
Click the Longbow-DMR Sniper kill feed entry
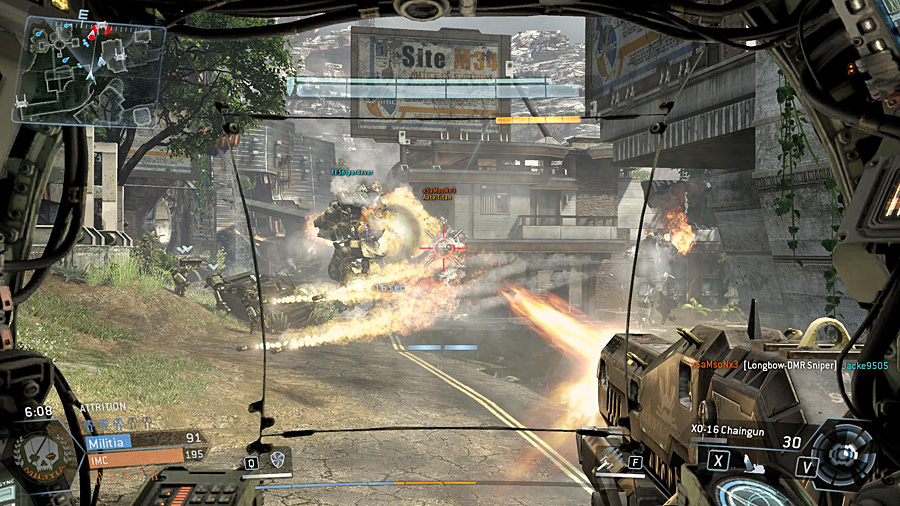788,366
